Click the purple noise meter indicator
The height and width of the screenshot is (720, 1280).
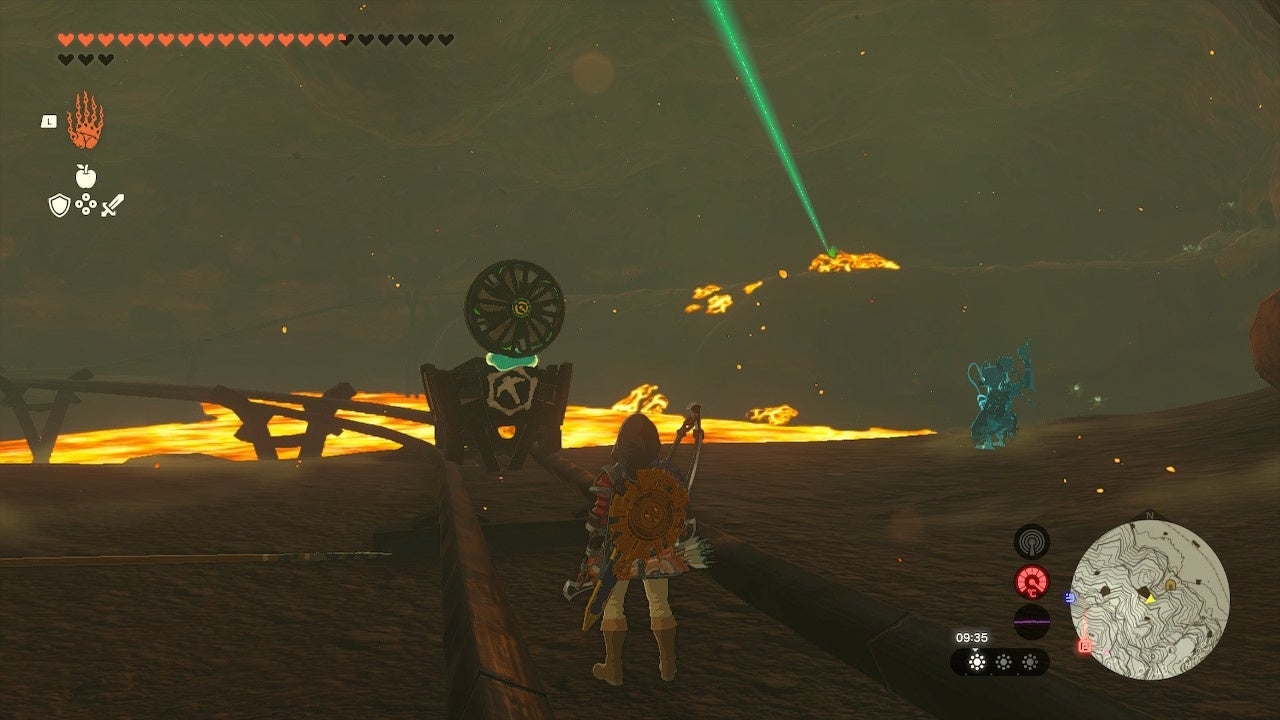coord(1032,621)
